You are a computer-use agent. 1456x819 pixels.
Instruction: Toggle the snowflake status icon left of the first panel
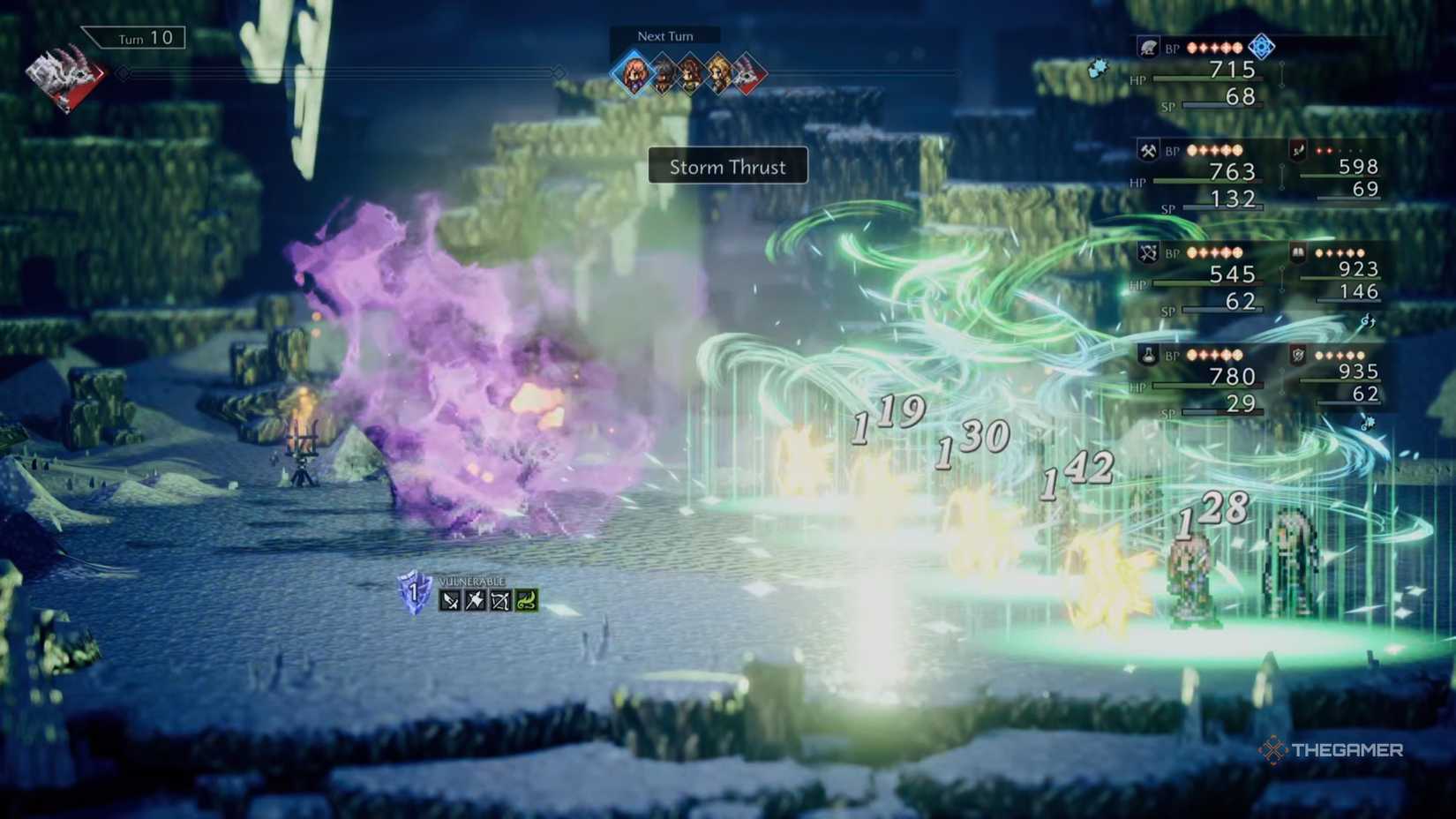point(1098,67)
